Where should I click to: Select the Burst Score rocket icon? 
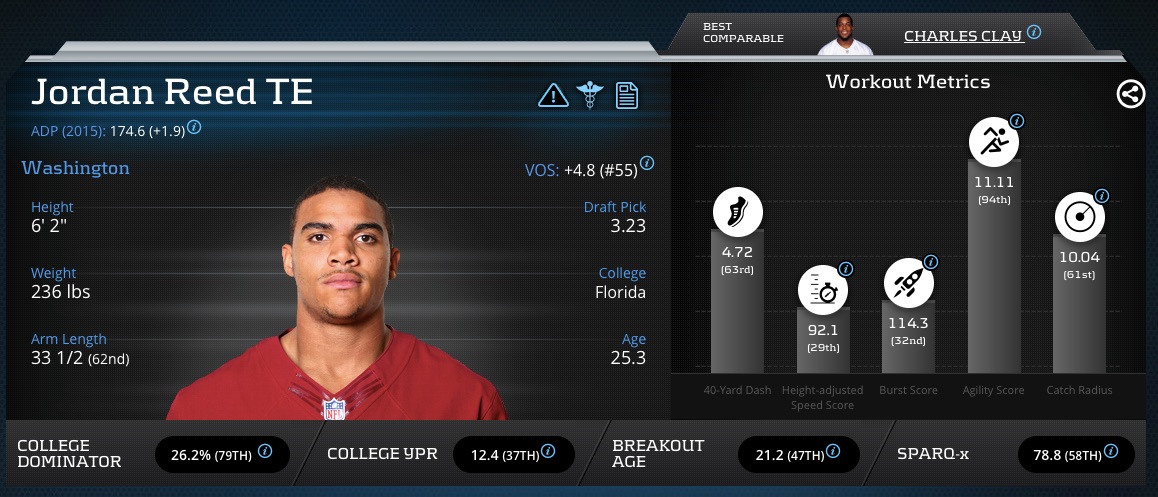click(x=908, y=284)
